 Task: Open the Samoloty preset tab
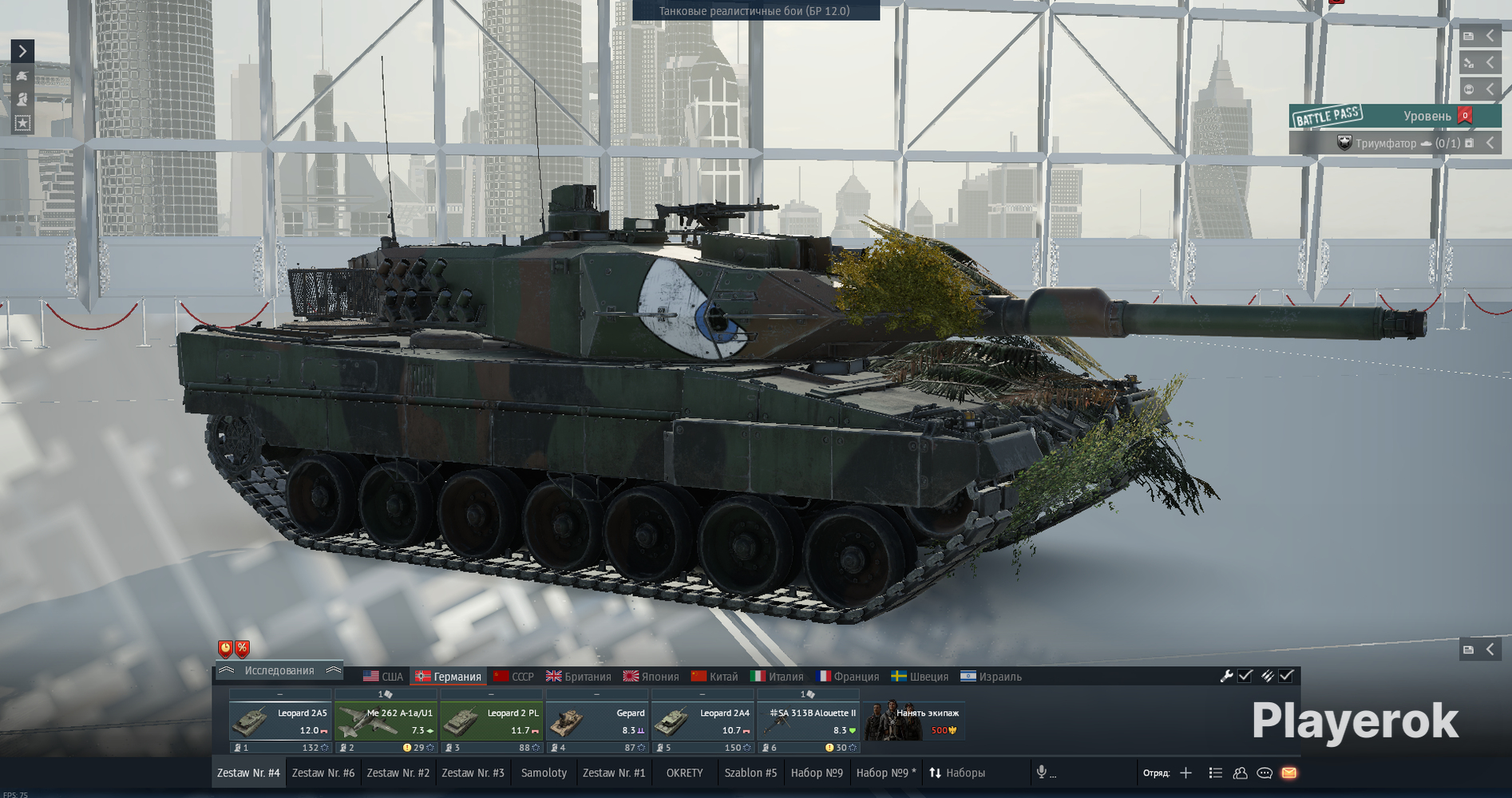pos(543,772)
